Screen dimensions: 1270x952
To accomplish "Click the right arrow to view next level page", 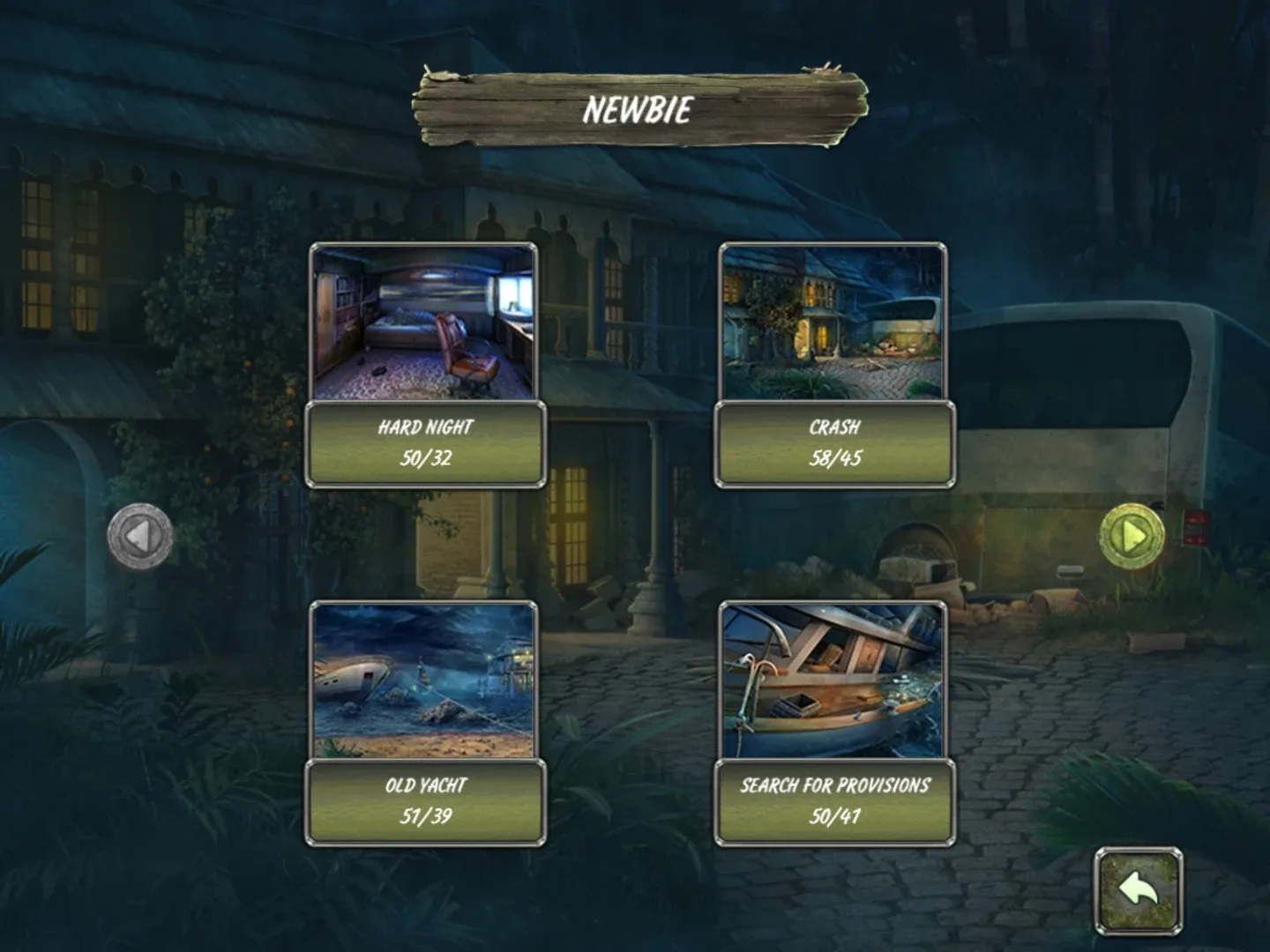I will (1133, 533).
